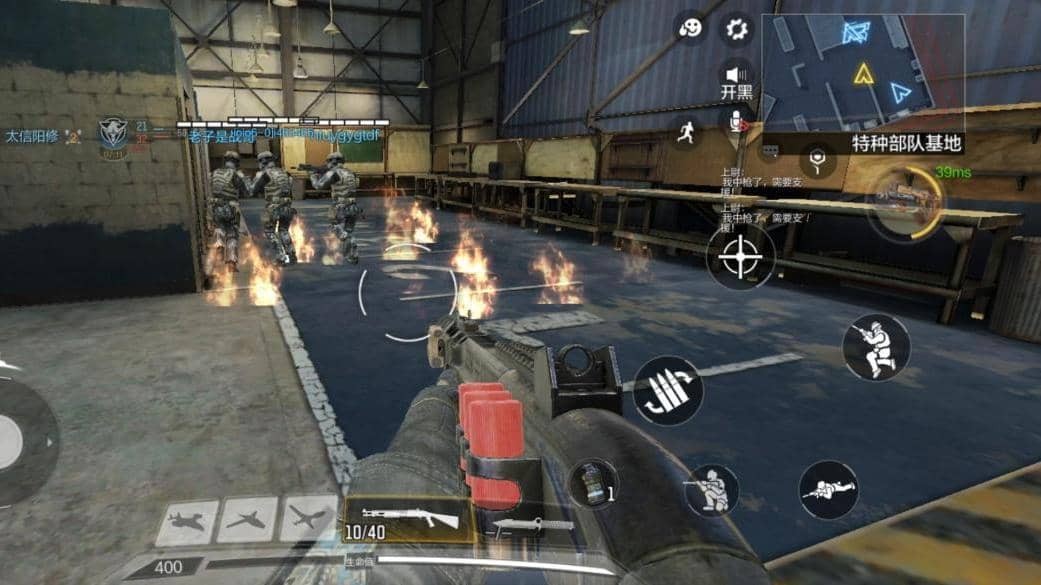Image resolution: width=1041 pixels, height=585 pixels.
Task: Tap the location ping marker icon
Action: point(818,159)
